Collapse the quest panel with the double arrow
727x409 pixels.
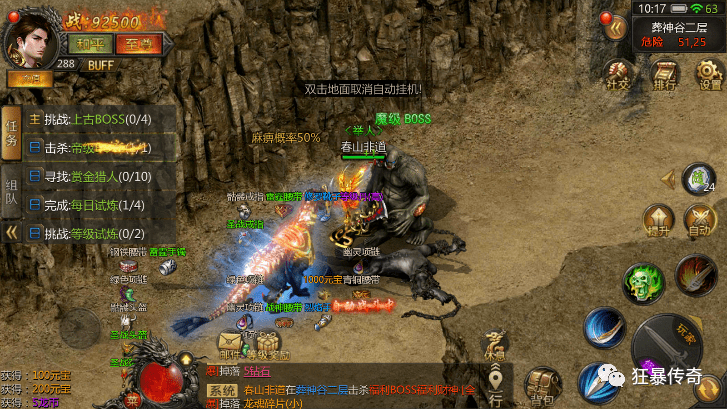(x=12, y=233)
